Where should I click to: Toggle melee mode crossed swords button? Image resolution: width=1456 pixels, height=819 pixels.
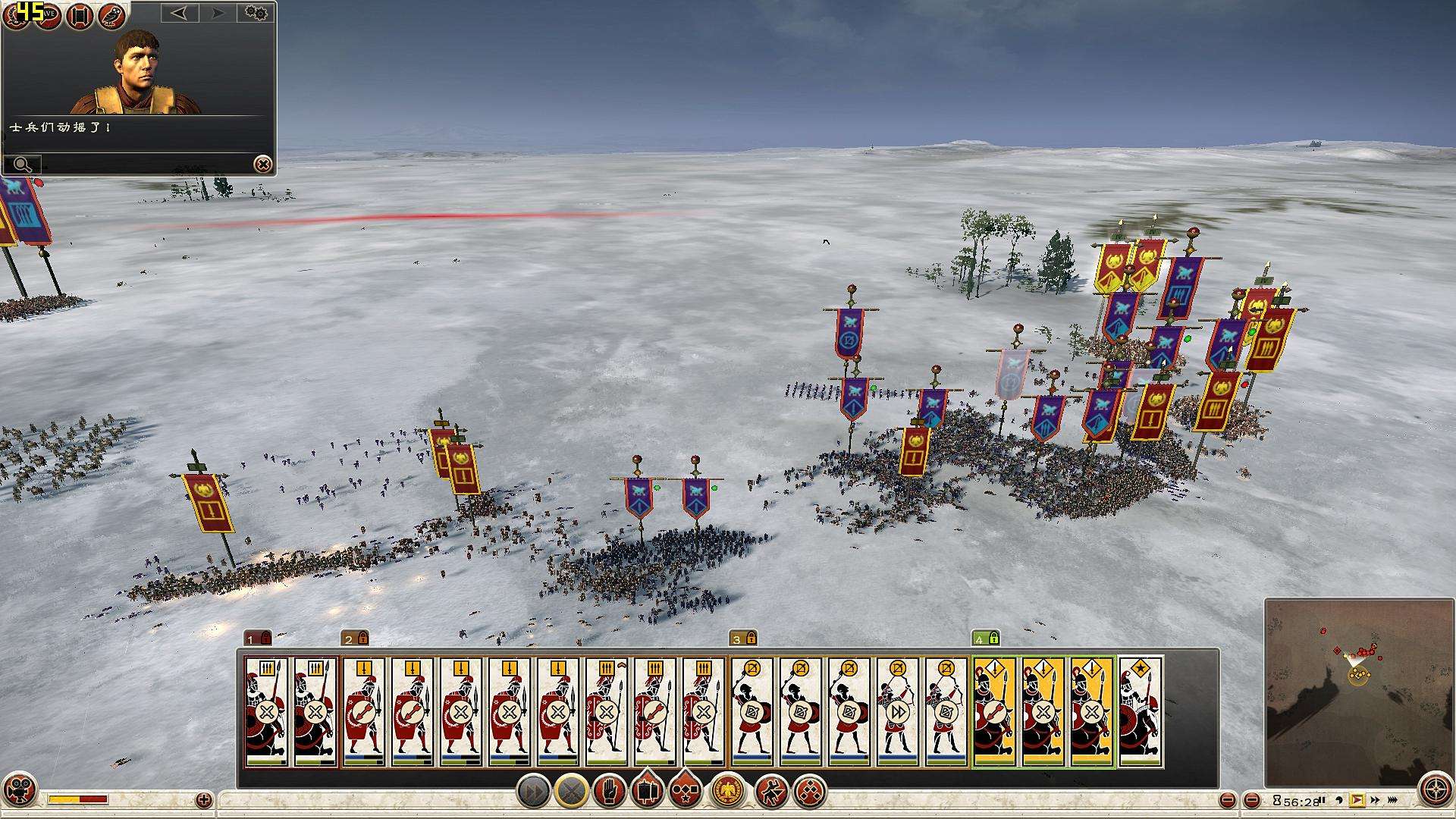click(571, 792)
